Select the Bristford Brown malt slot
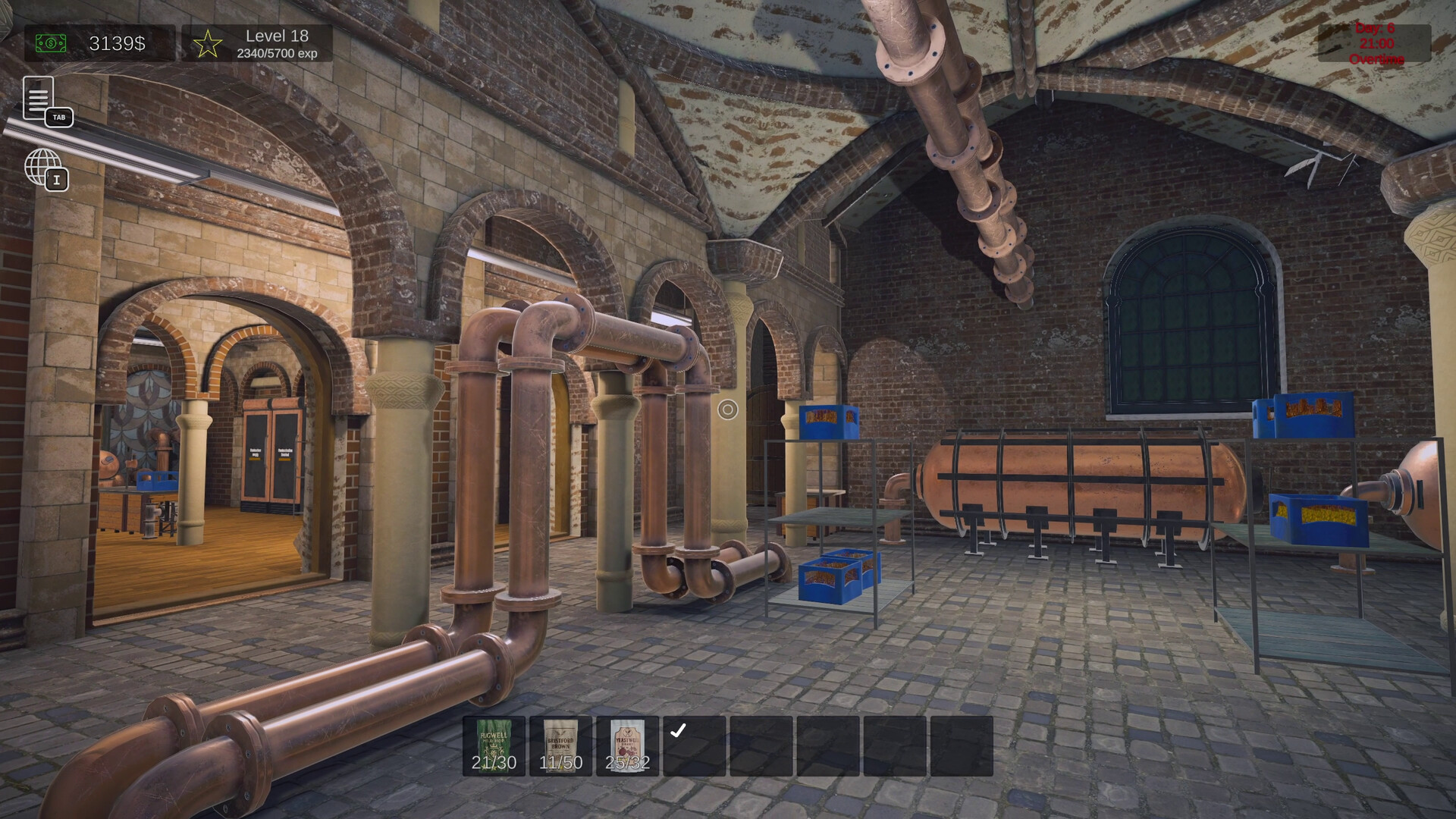The image size is (1456, 819). click(560, 745)
